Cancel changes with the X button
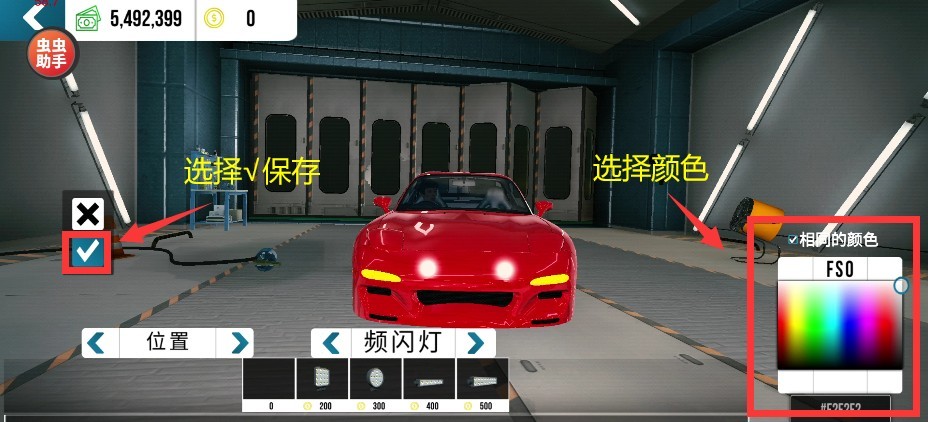 tap(88, 212)
